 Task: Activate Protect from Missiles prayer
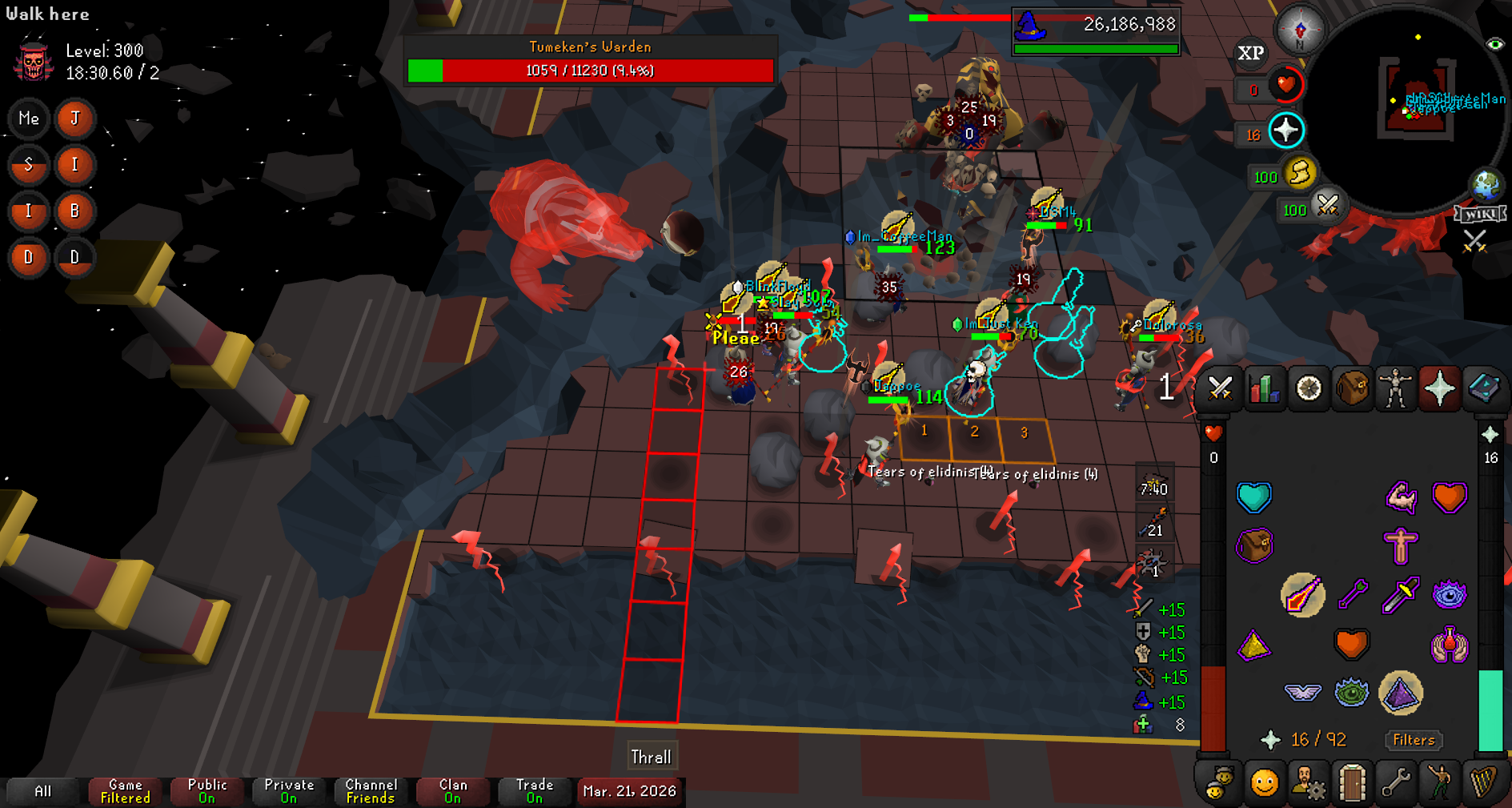1352,595
